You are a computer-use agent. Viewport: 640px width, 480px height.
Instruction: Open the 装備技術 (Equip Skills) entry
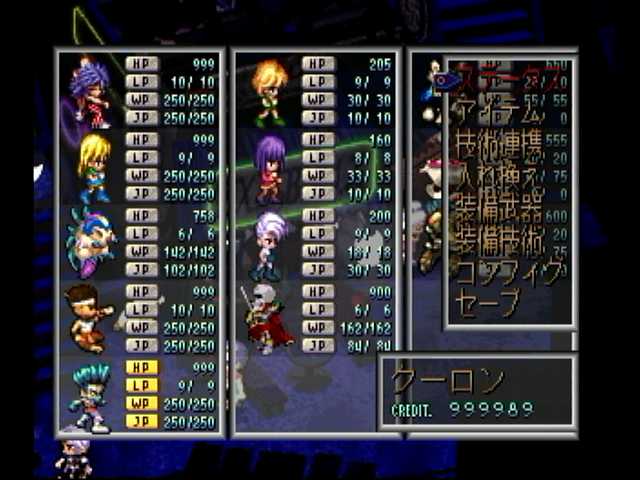[498, 241]
